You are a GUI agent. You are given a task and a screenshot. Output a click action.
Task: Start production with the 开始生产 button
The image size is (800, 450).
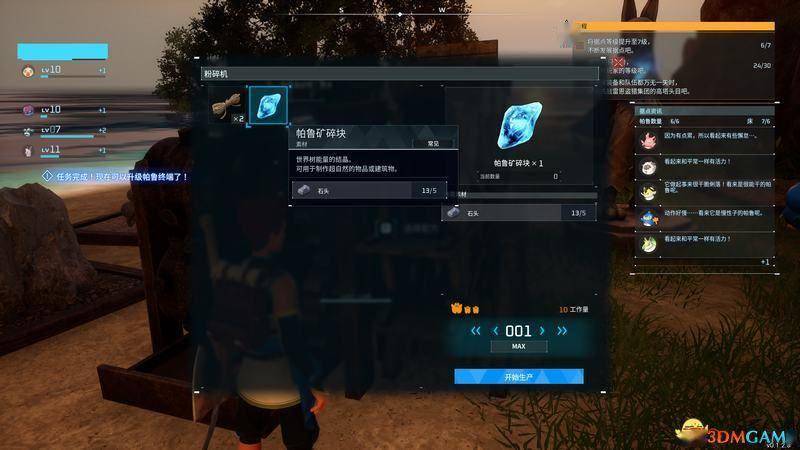[518, 377]
